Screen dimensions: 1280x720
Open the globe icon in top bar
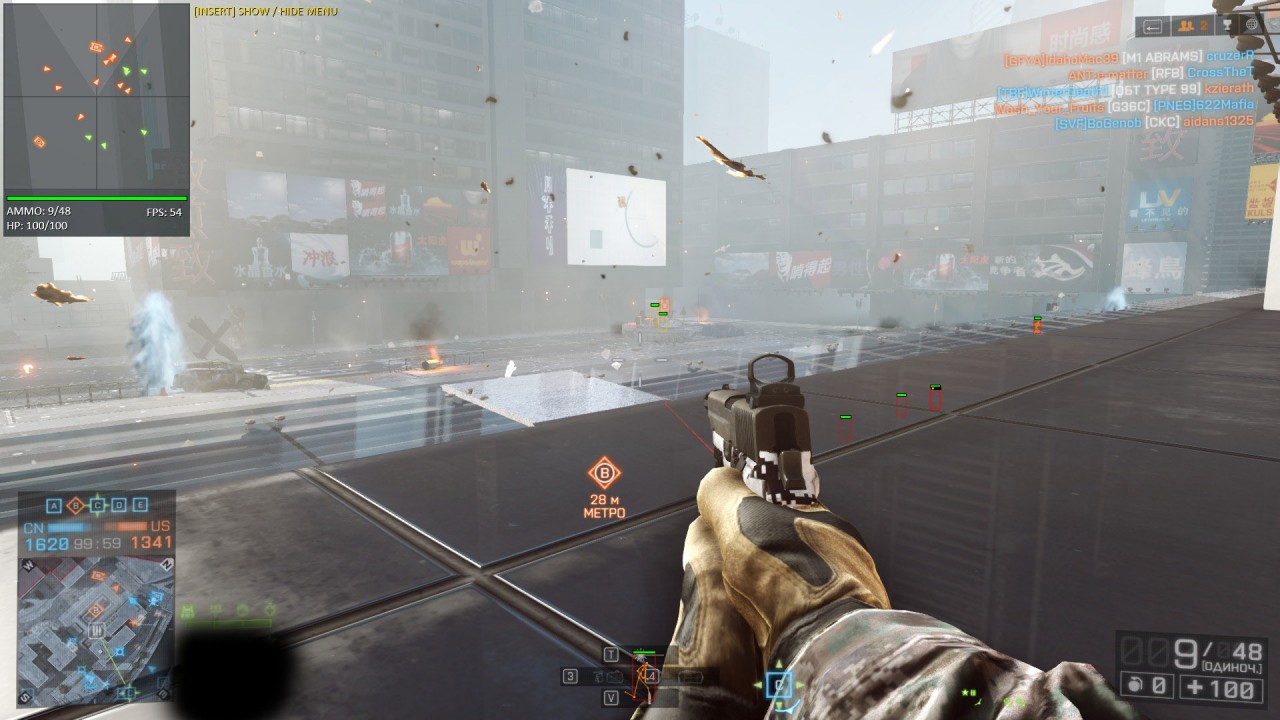(1252, 26)
